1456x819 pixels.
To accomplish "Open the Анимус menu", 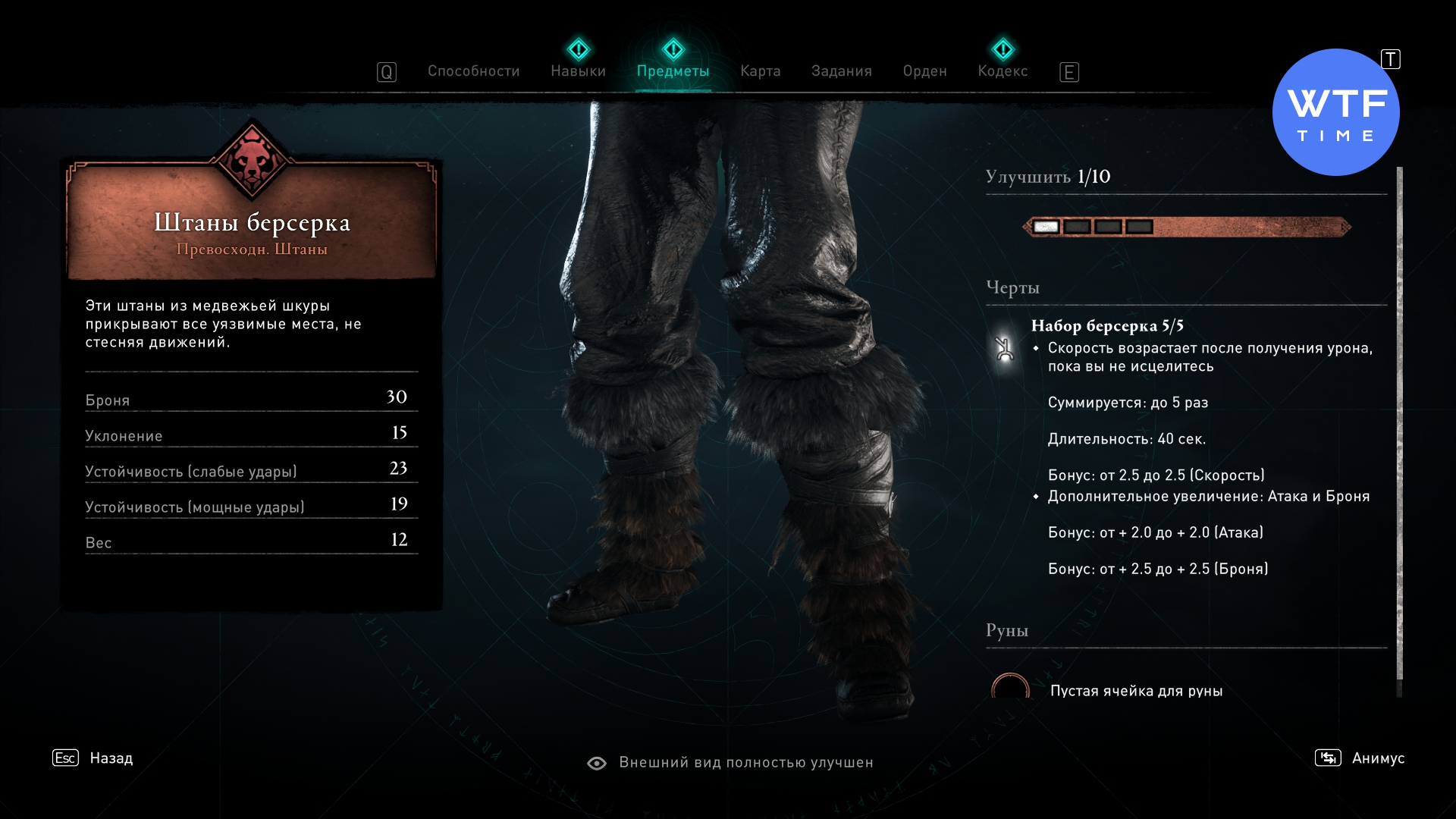I will coord(1377,758).
